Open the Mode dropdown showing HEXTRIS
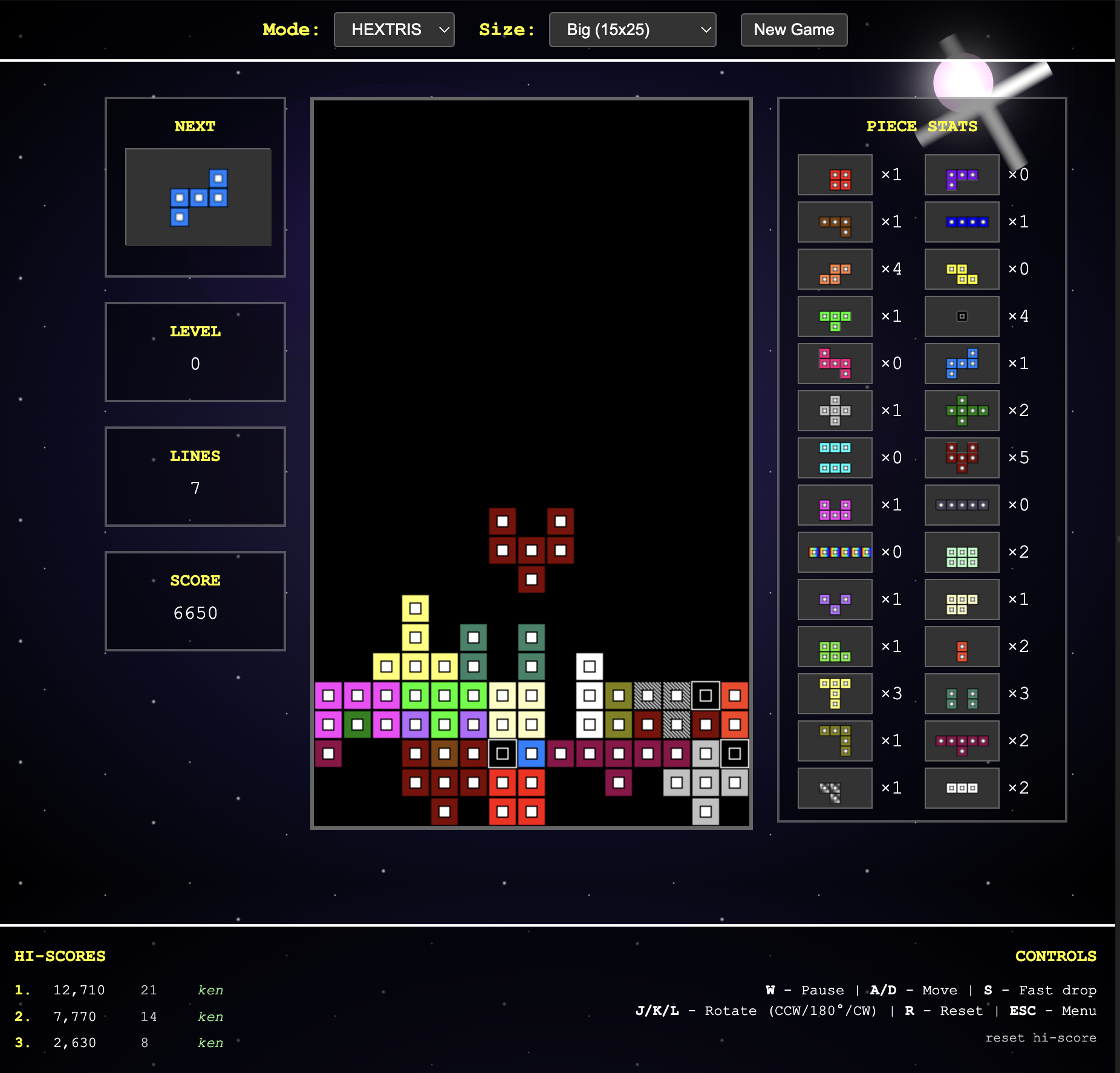This screenshot has width=1120, height=1073. [394, 30]
